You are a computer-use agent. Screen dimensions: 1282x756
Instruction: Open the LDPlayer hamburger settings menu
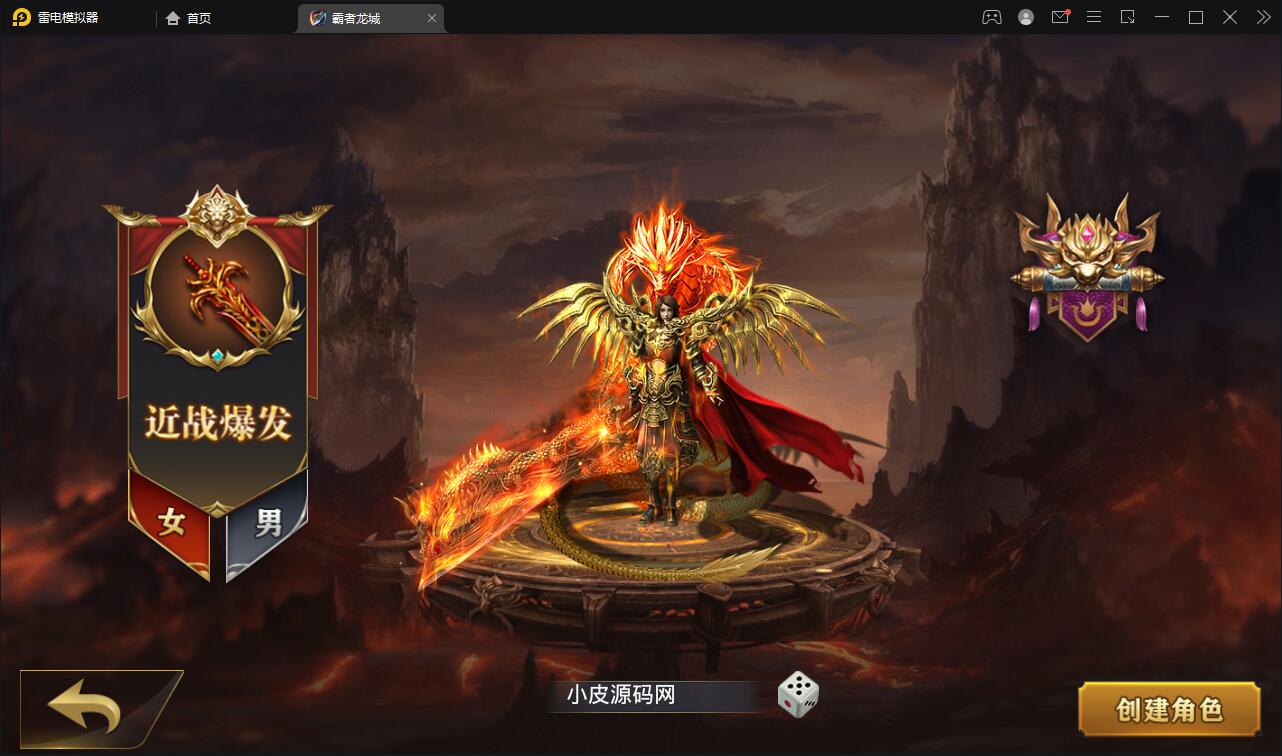click(x=1093, y=17)
